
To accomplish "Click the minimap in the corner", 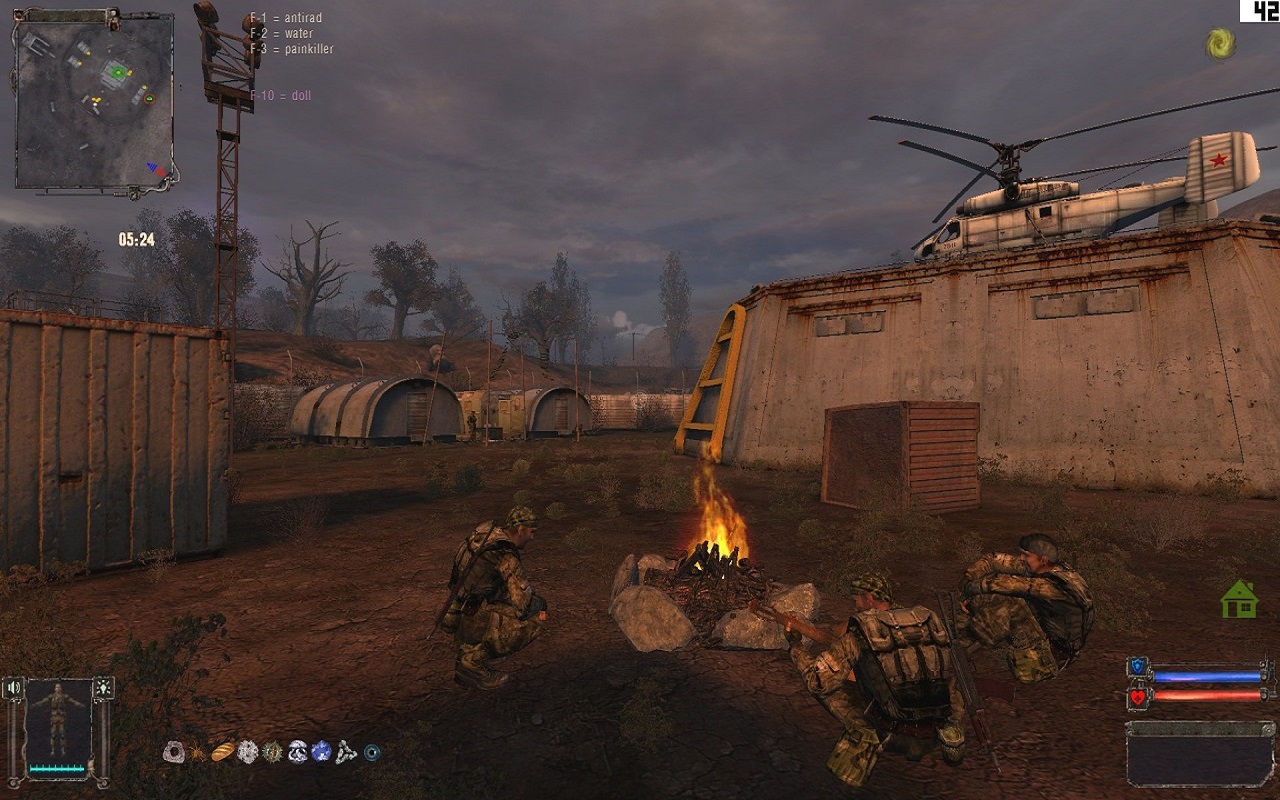I will (x=95, y=100).
